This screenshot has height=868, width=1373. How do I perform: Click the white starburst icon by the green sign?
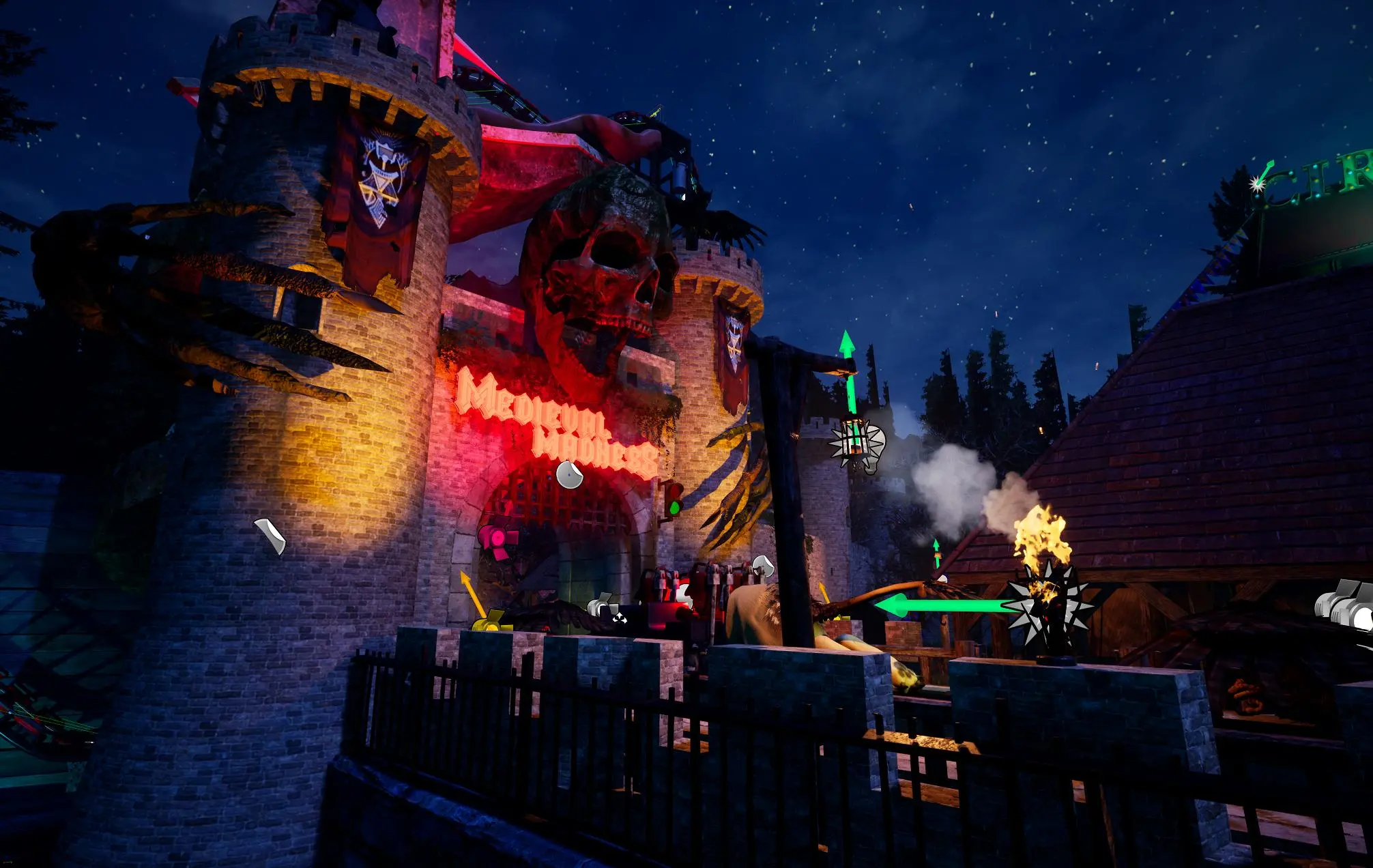tap(1257, 183)
